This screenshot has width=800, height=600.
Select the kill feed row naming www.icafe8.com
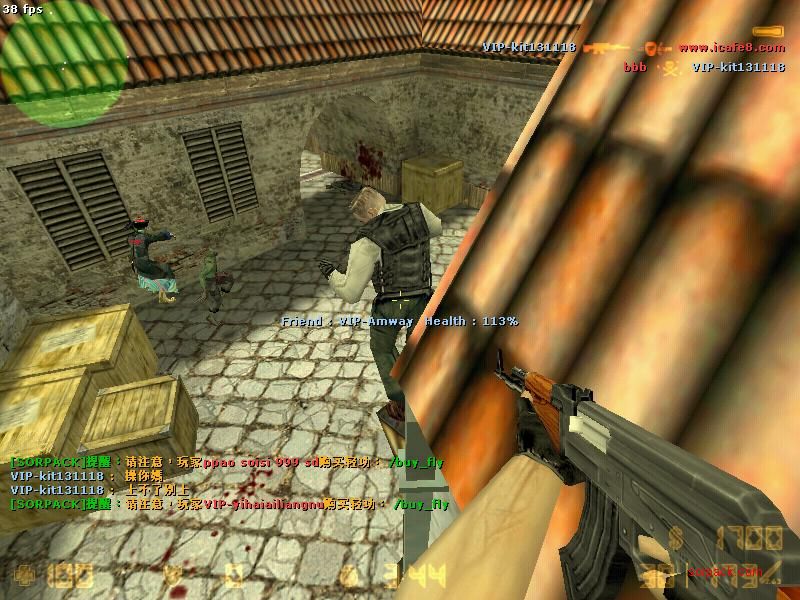point(633,47)
